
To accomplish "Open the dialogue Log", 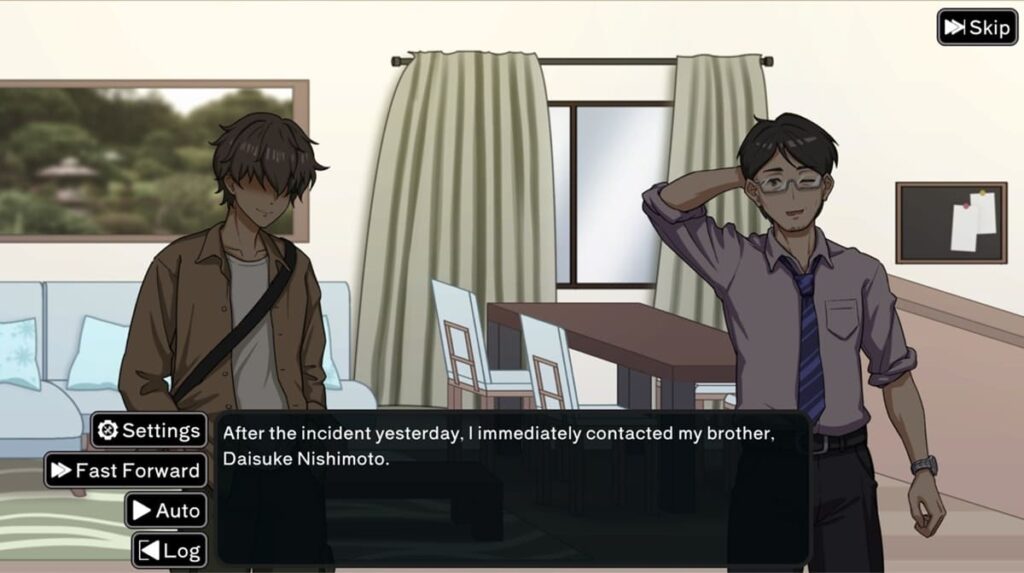I will [x=170, y=550].
